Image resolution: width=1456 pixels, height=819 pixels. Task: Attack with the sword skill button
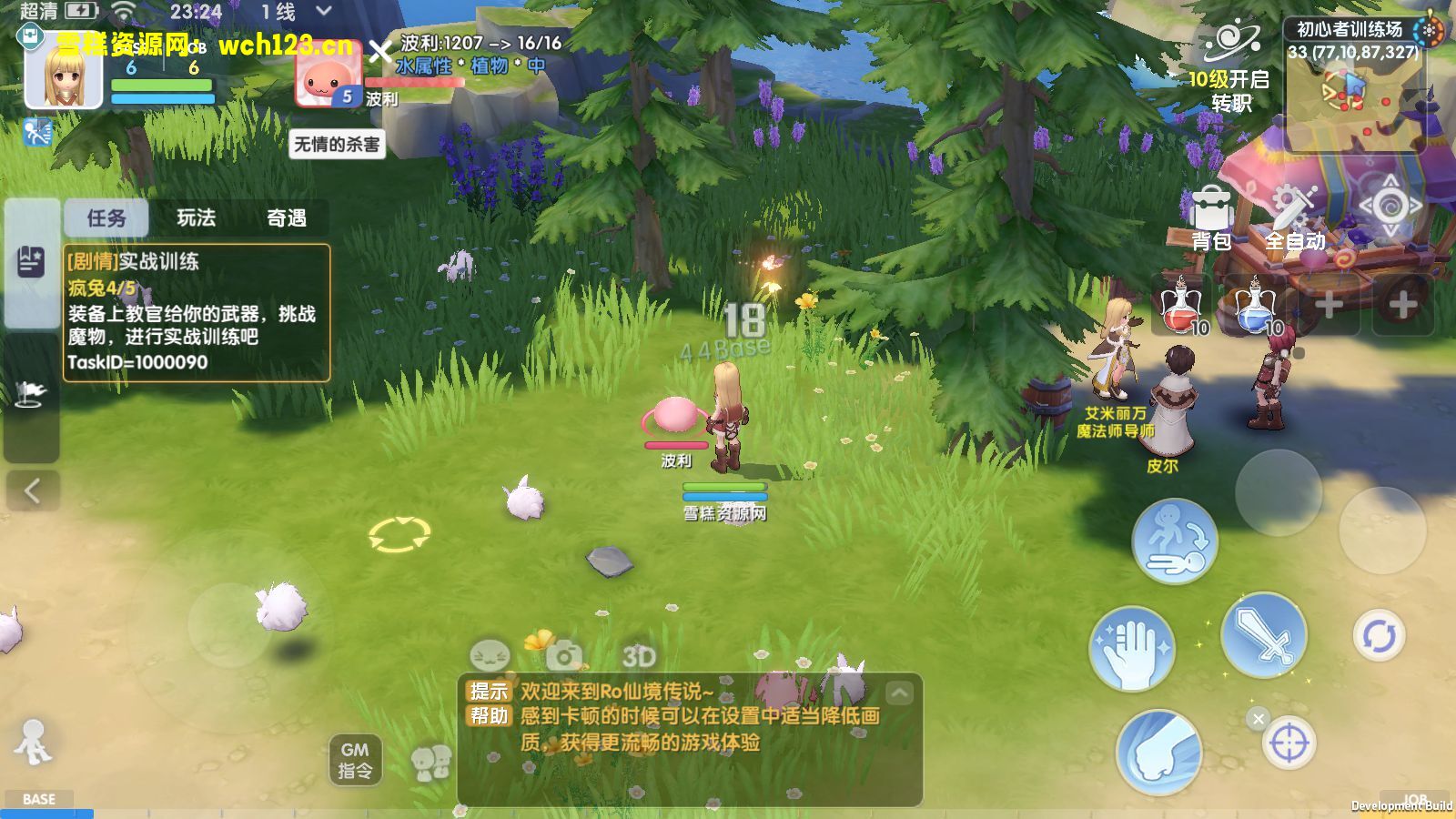click(x=1263, y=635)
